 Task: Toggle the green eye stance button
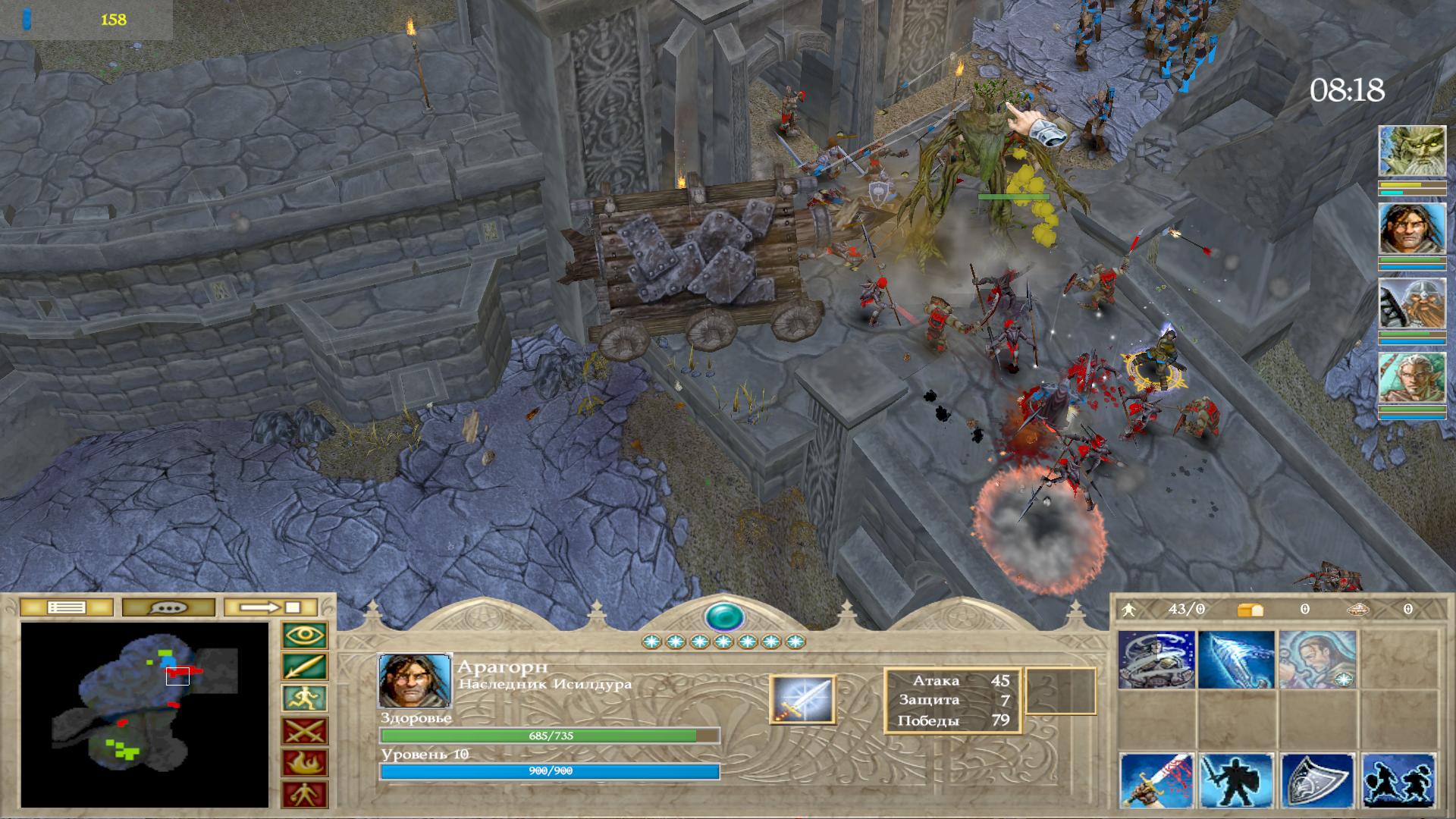click(305, 635)
